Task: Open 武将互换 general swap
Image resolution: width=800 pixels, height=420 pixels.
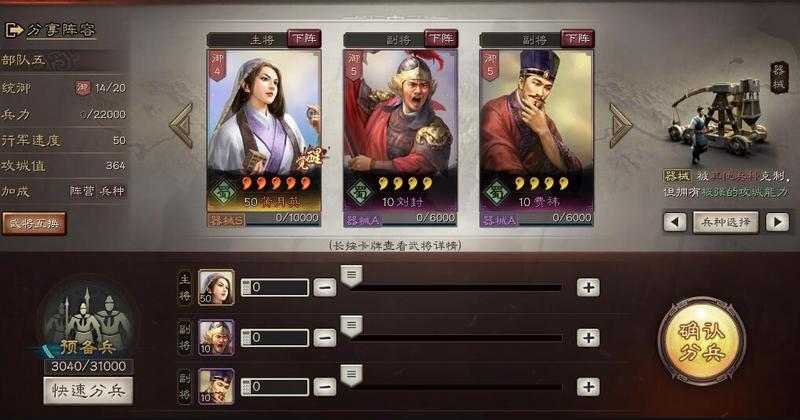Action: pos(35,223)
